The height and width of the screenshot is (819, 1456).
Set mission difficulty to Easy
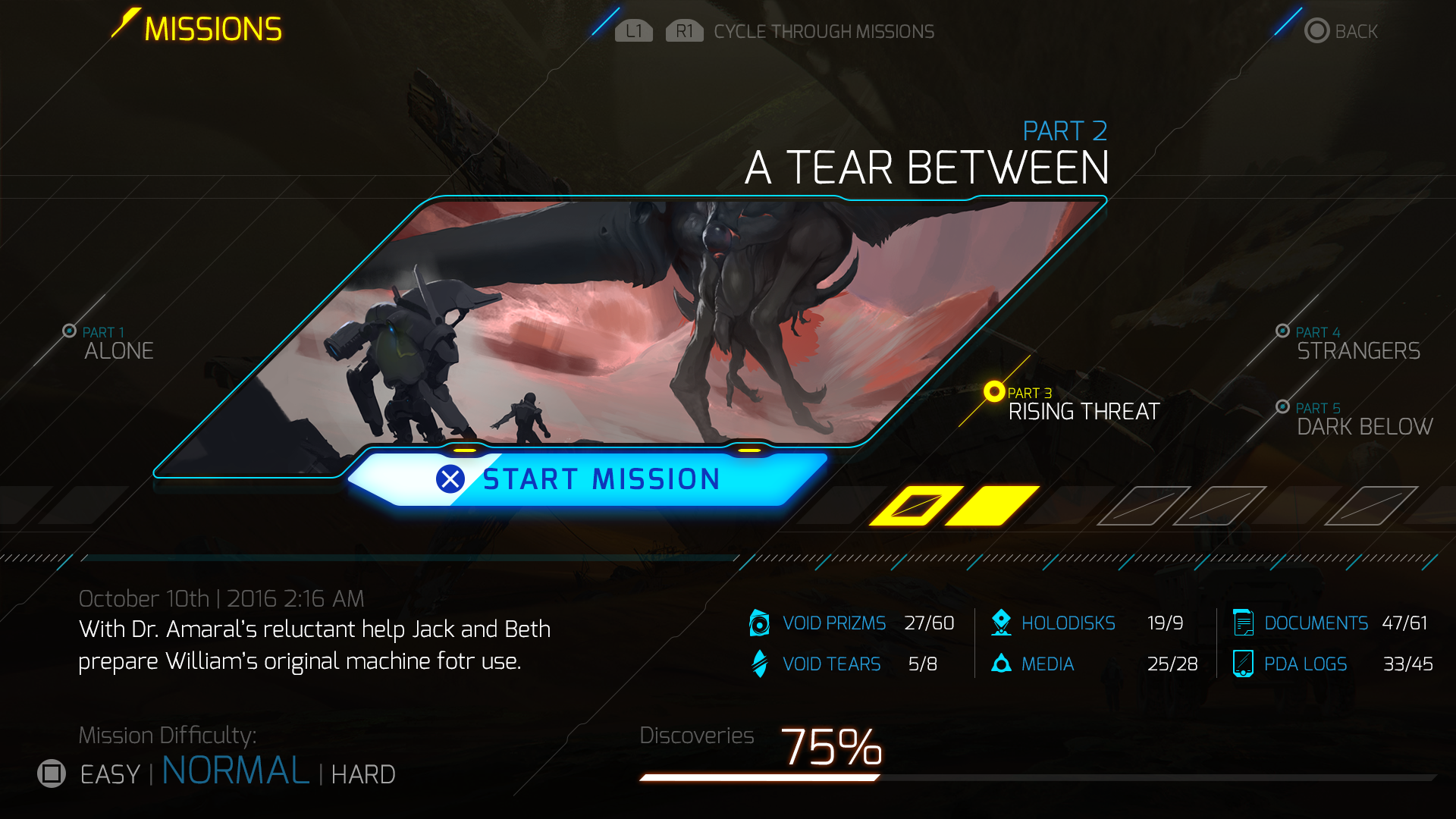[x=110, y=774]
